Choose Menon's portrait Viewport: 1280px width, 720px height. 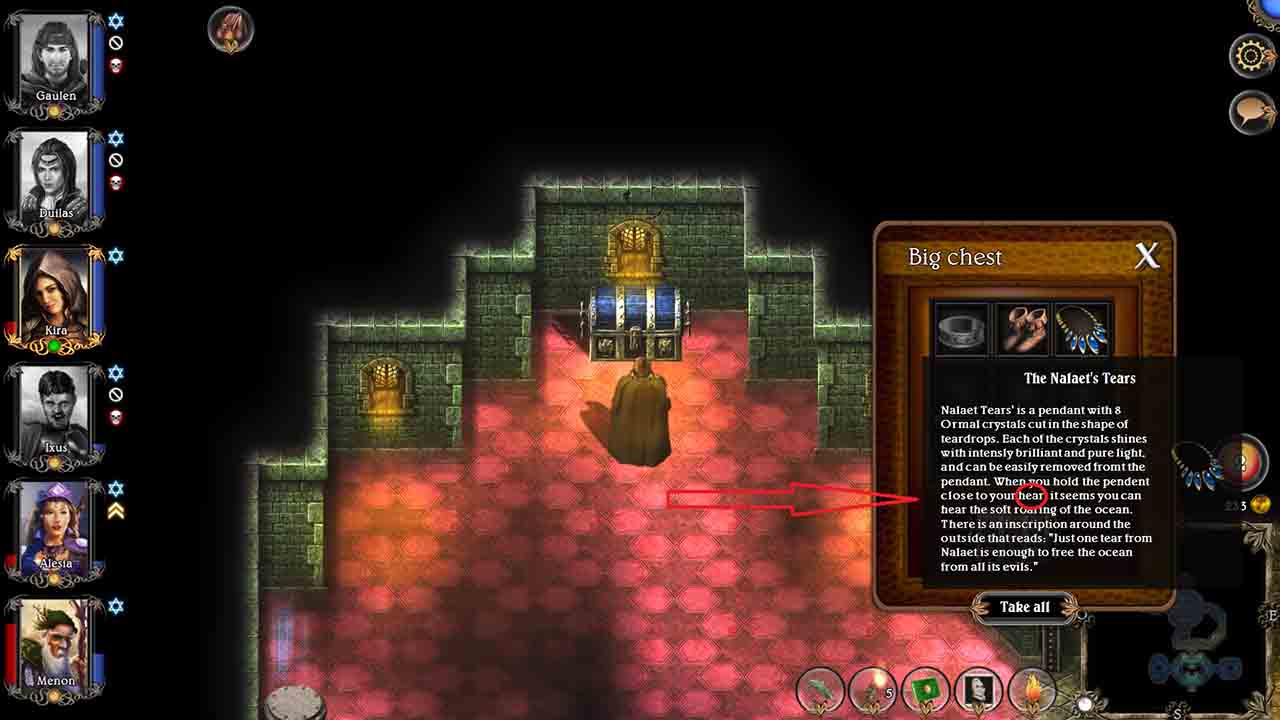coord(56,643)
